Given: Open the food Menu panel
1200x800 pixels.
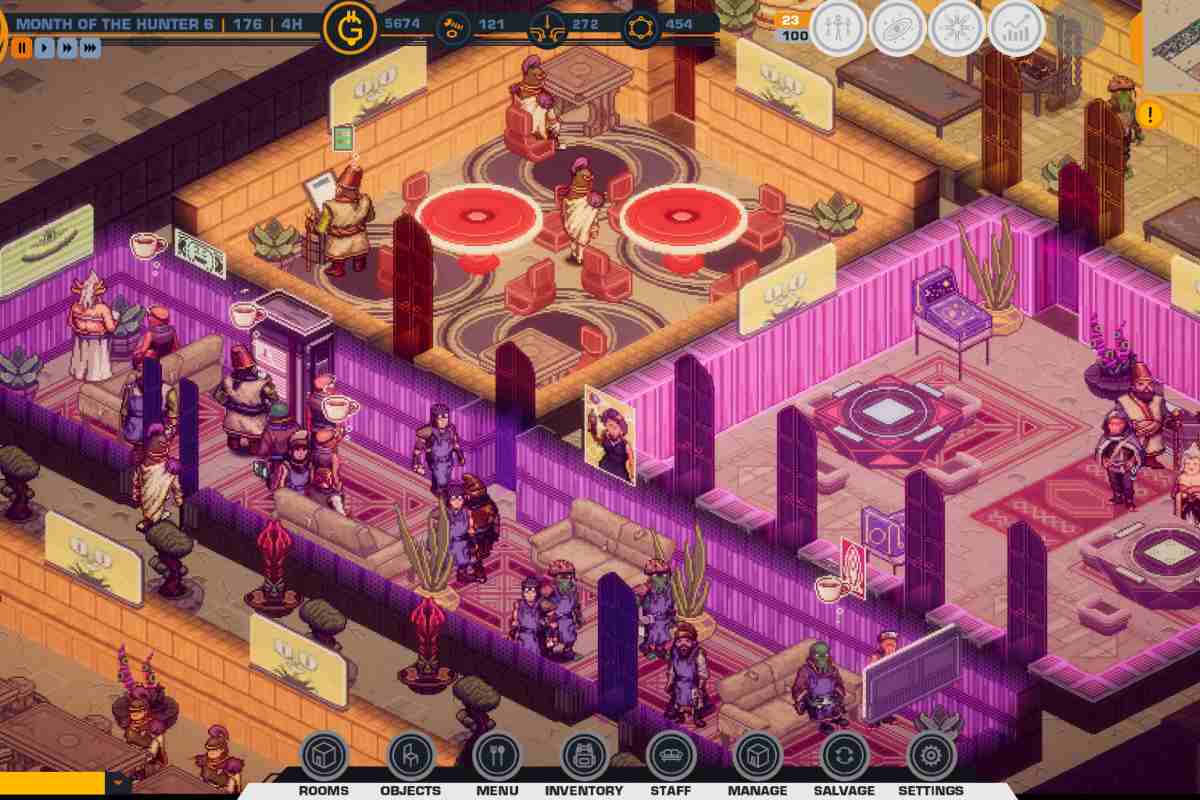Looking at the screenshot, I should (497, 757).
